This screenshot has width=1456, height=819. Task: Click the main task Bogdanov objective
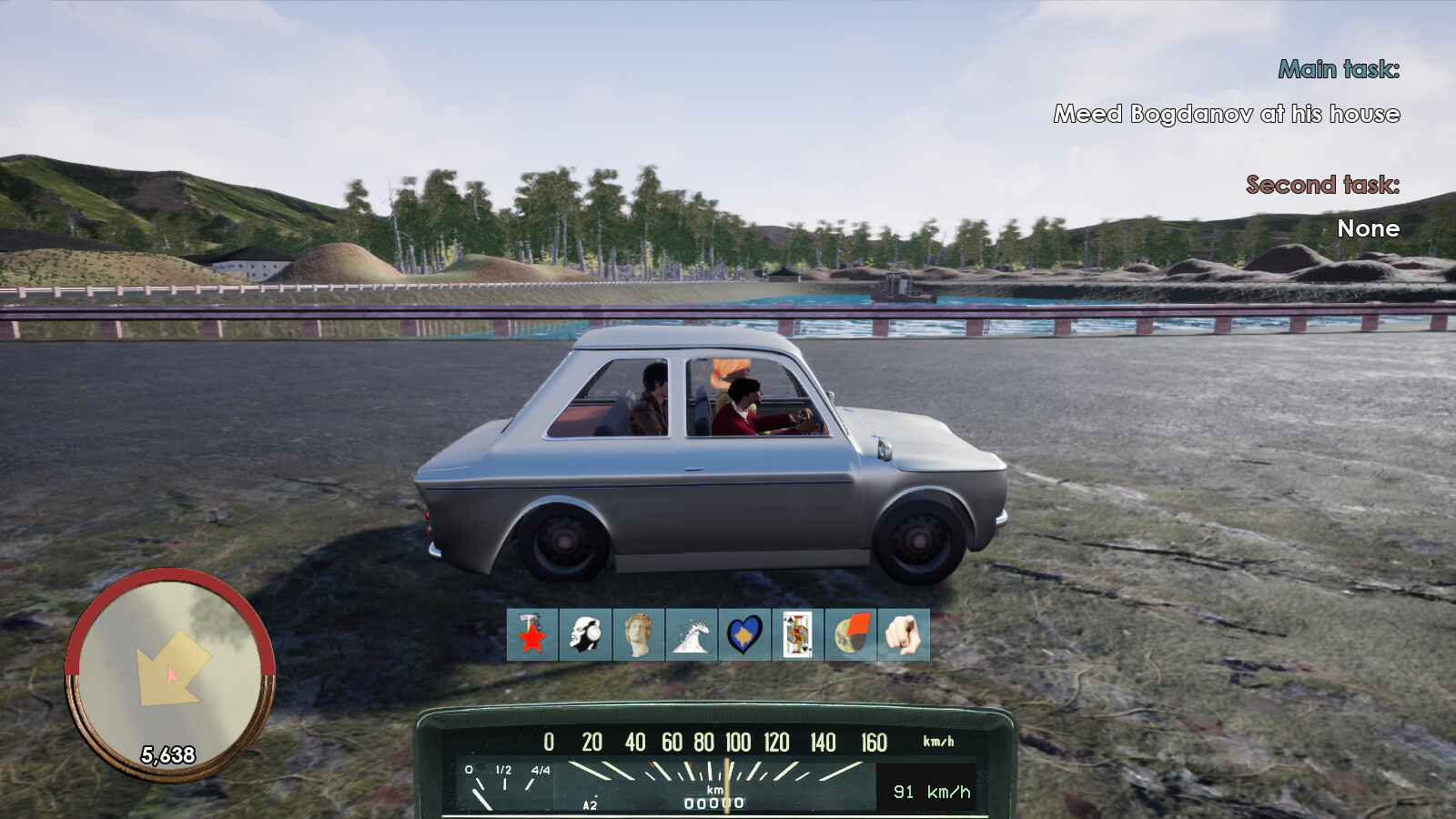(1226, 114)
